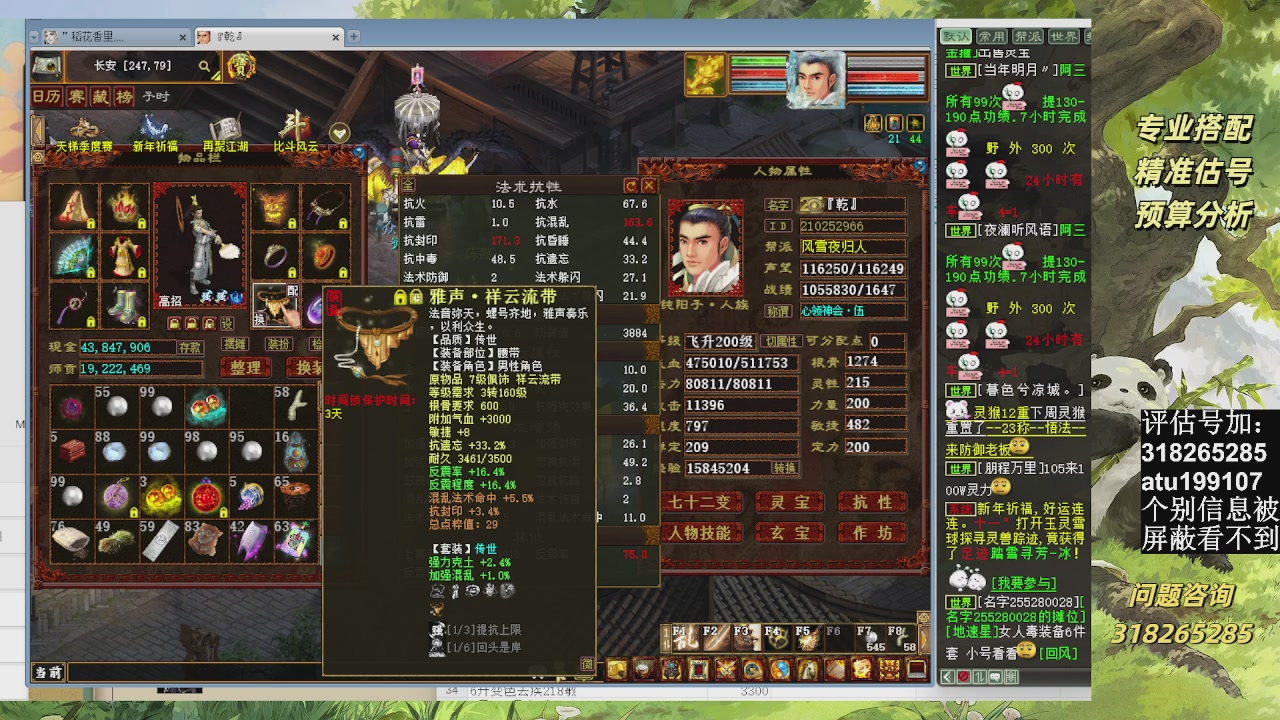Click the chat history back chevron
Image resolution: width=1280 pixels, height=720 pixels.
[x=947, y=677]
